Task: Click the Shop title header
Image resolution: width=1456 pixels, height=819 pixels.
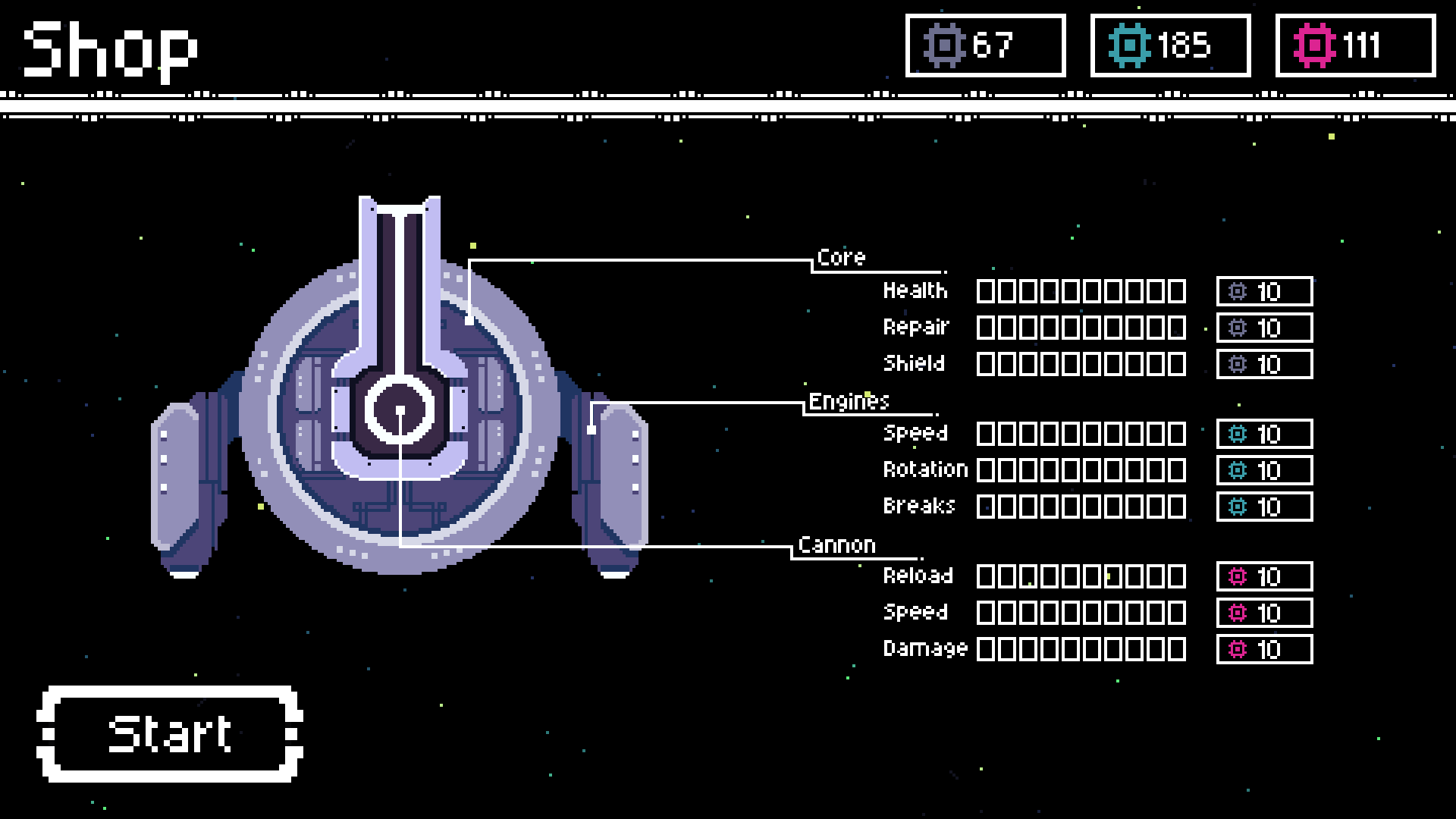Action: tap(110, 49)
